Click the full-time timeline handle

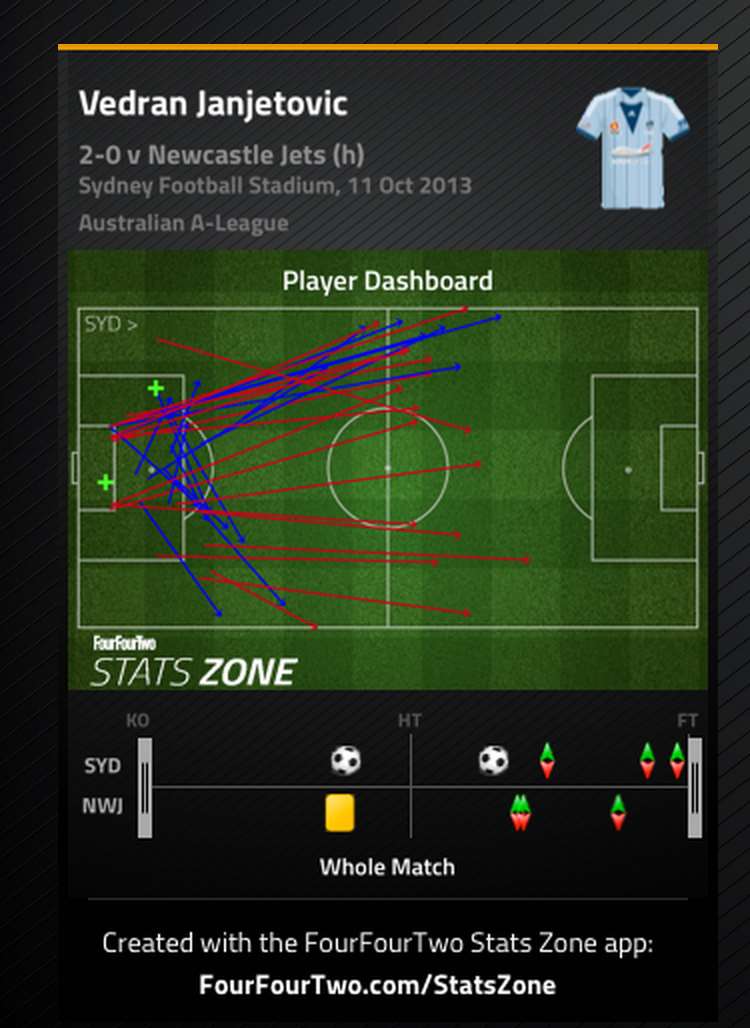695,787
